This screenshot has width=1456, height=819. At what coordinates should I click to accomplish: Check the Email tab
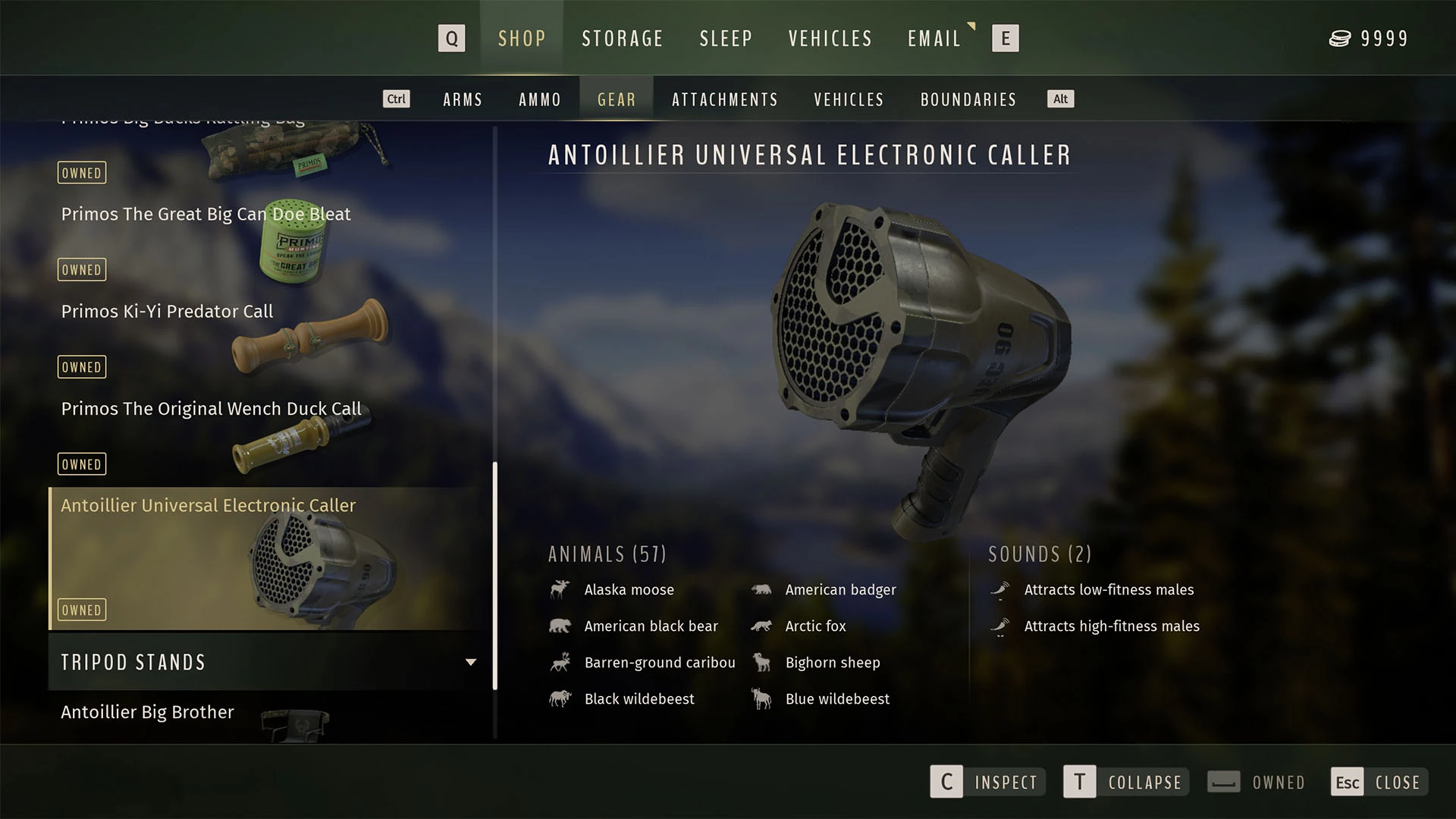934,39
